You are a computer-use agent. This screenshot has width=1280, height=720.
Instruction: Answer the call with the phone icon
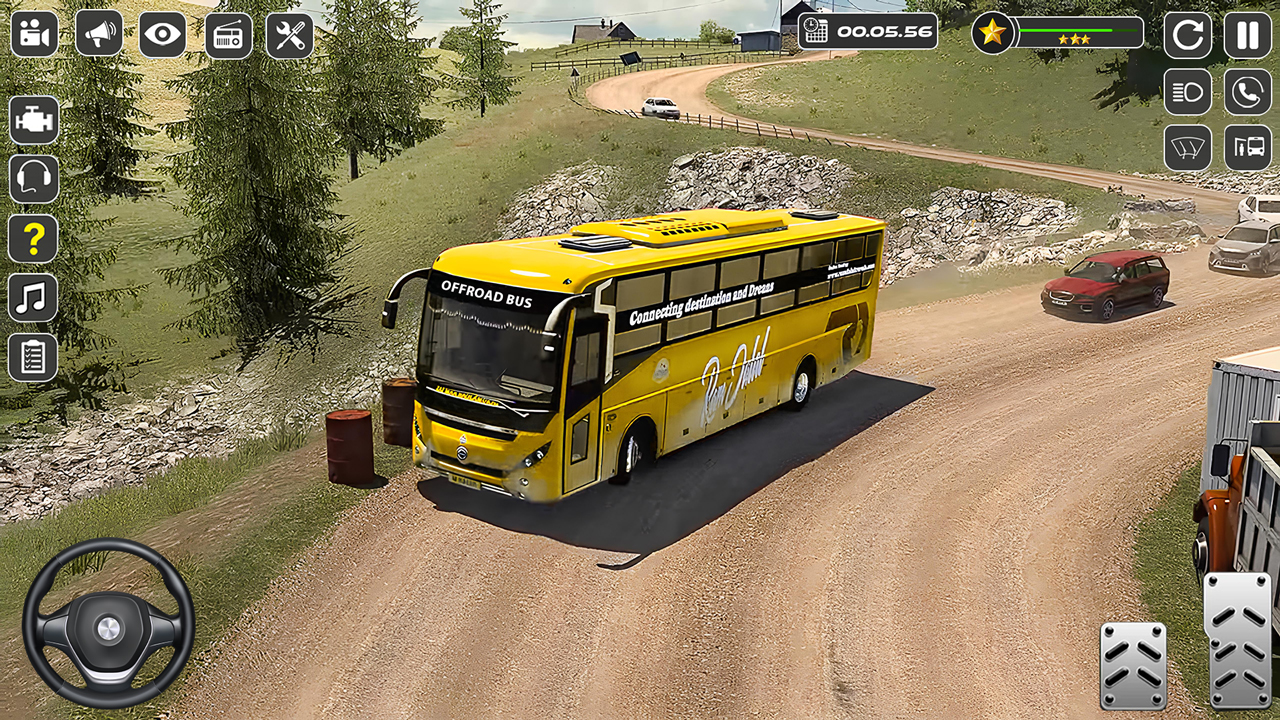click(1246, 92)
